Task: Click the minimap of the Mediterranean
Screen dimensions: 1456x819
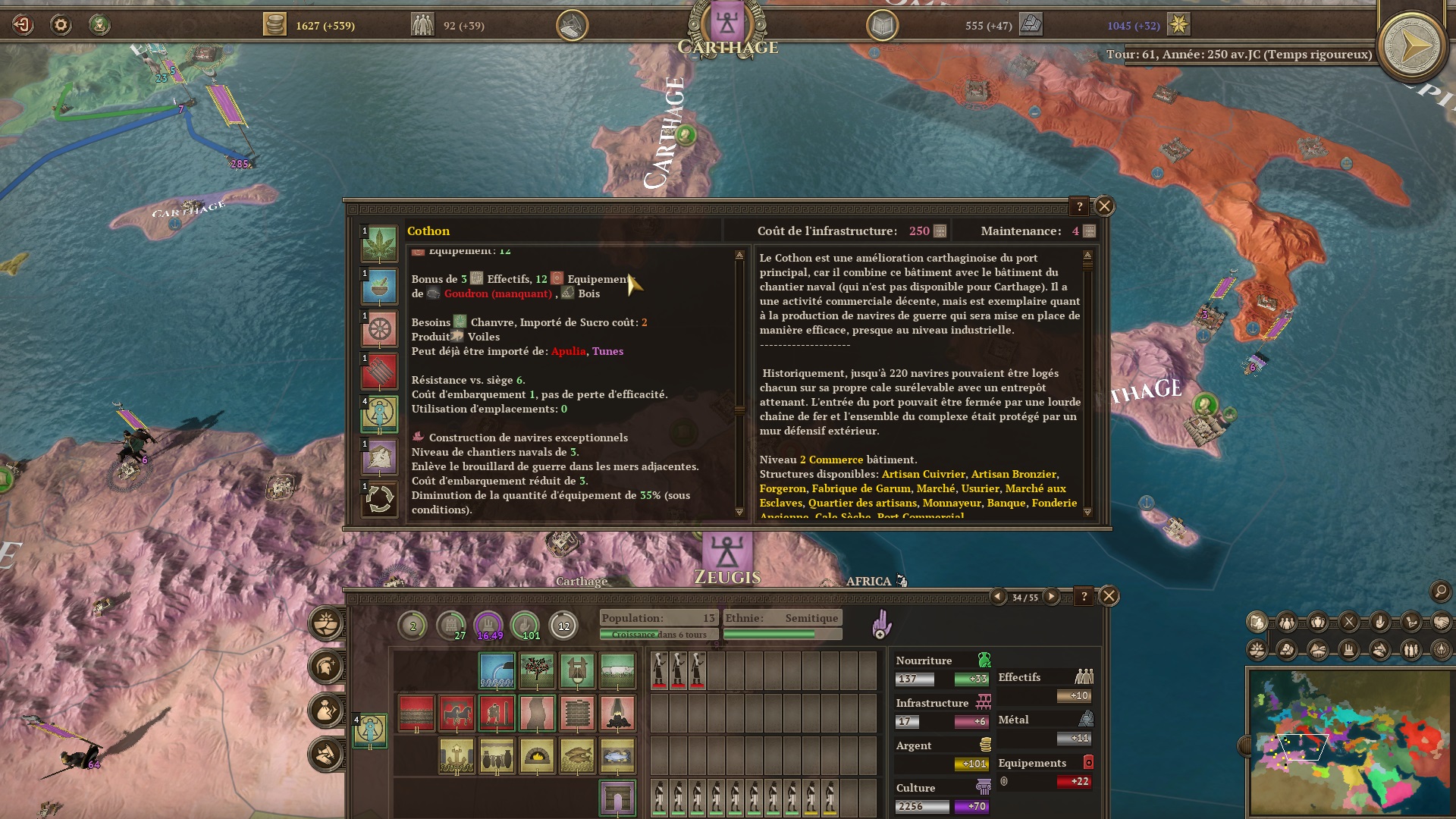Action: tap(1348, 742)
